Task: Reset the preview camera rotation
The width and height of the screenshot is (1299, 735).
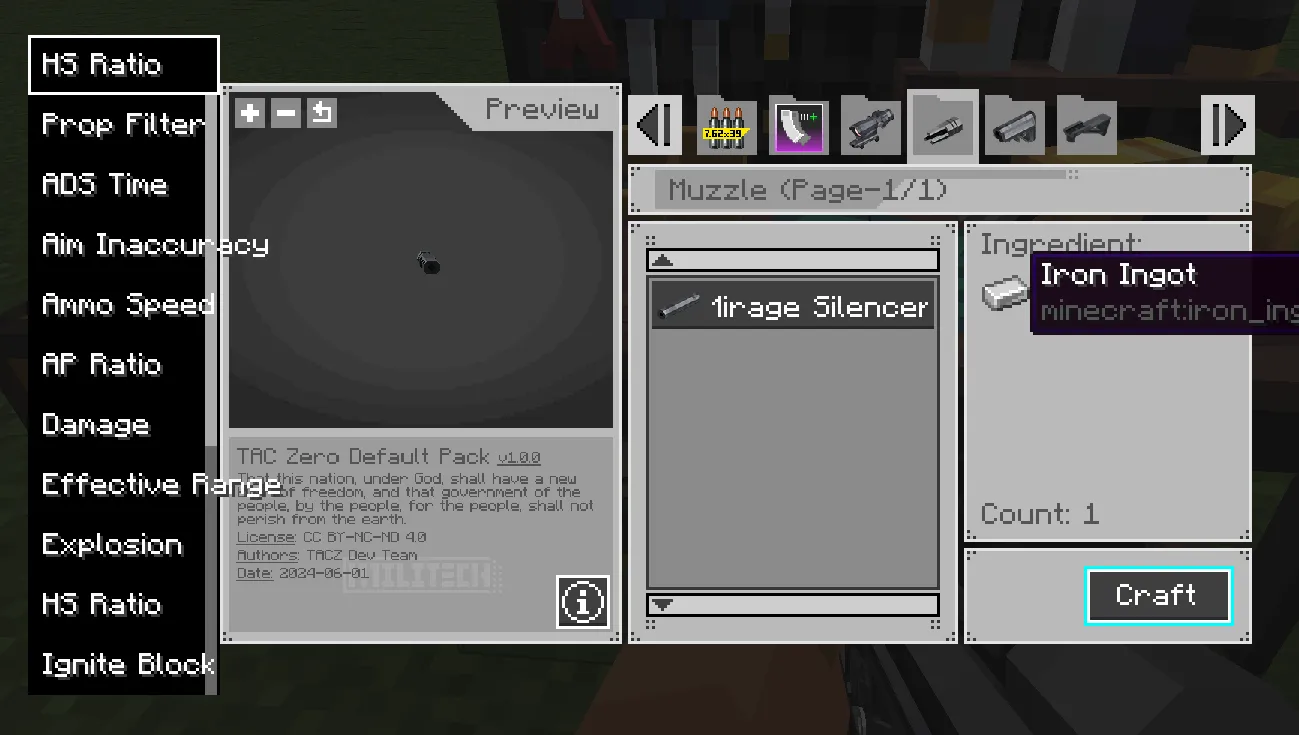Action: 321,113
